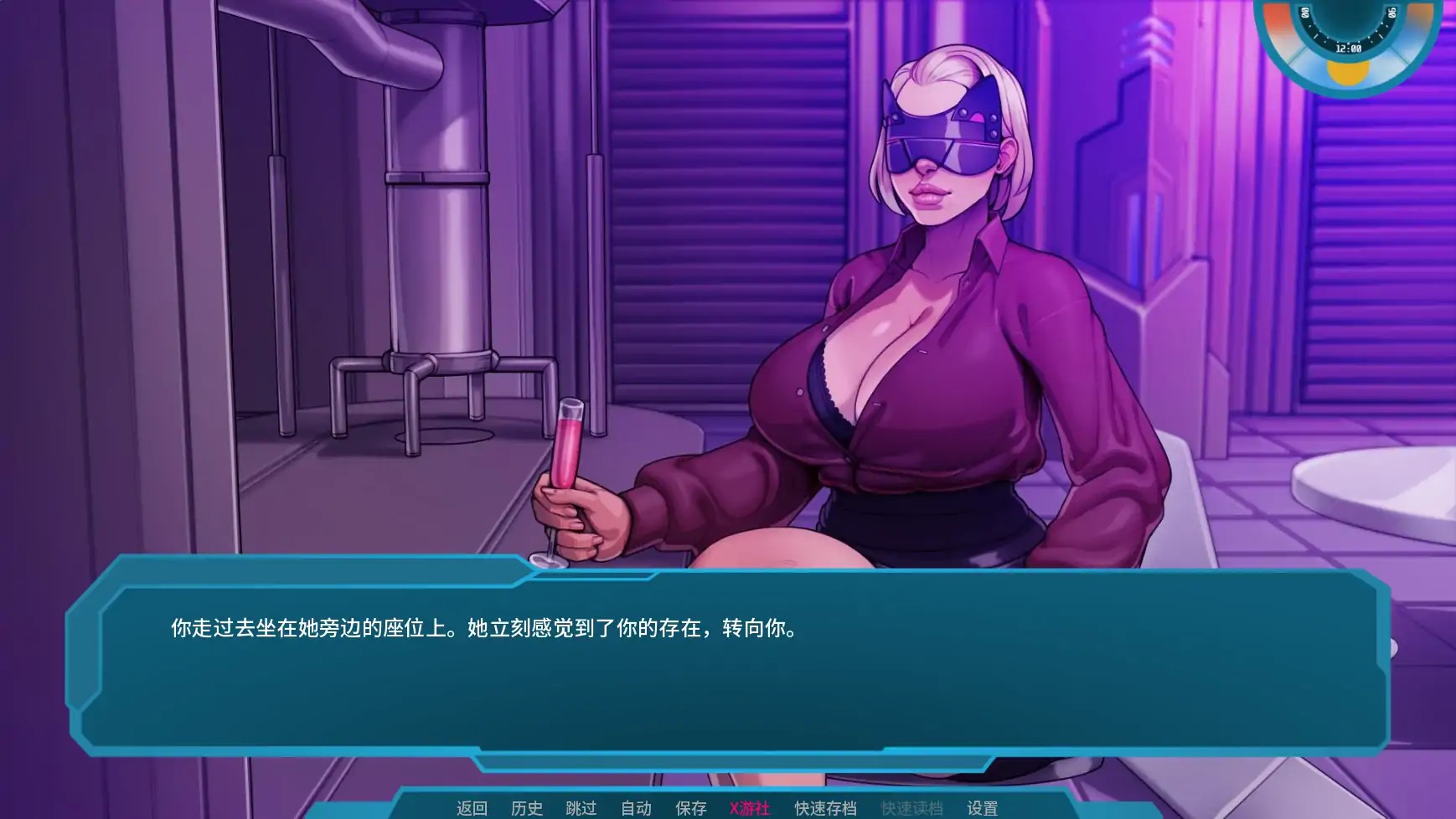Toggle auto-advance using 自动
Image resolution: width=1456 pixels, height=819 pixels.
pos(638,809)
